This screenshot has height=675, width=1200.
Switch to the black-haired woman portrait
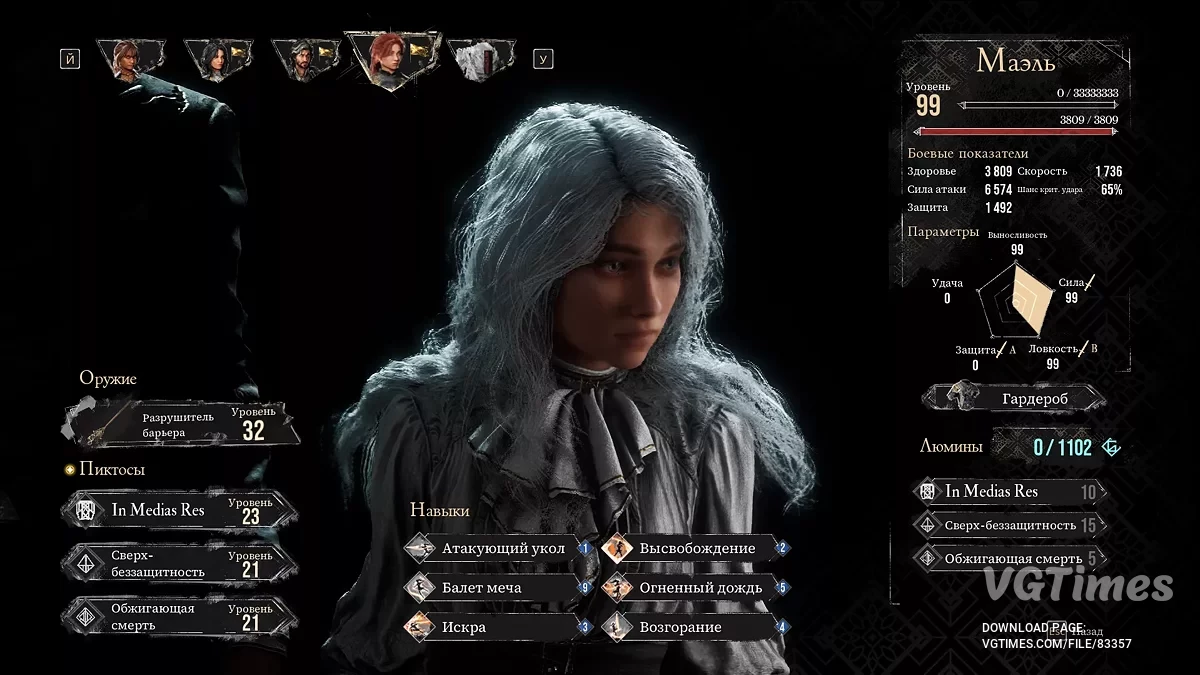pyautogui.click(x=215, y=59)
